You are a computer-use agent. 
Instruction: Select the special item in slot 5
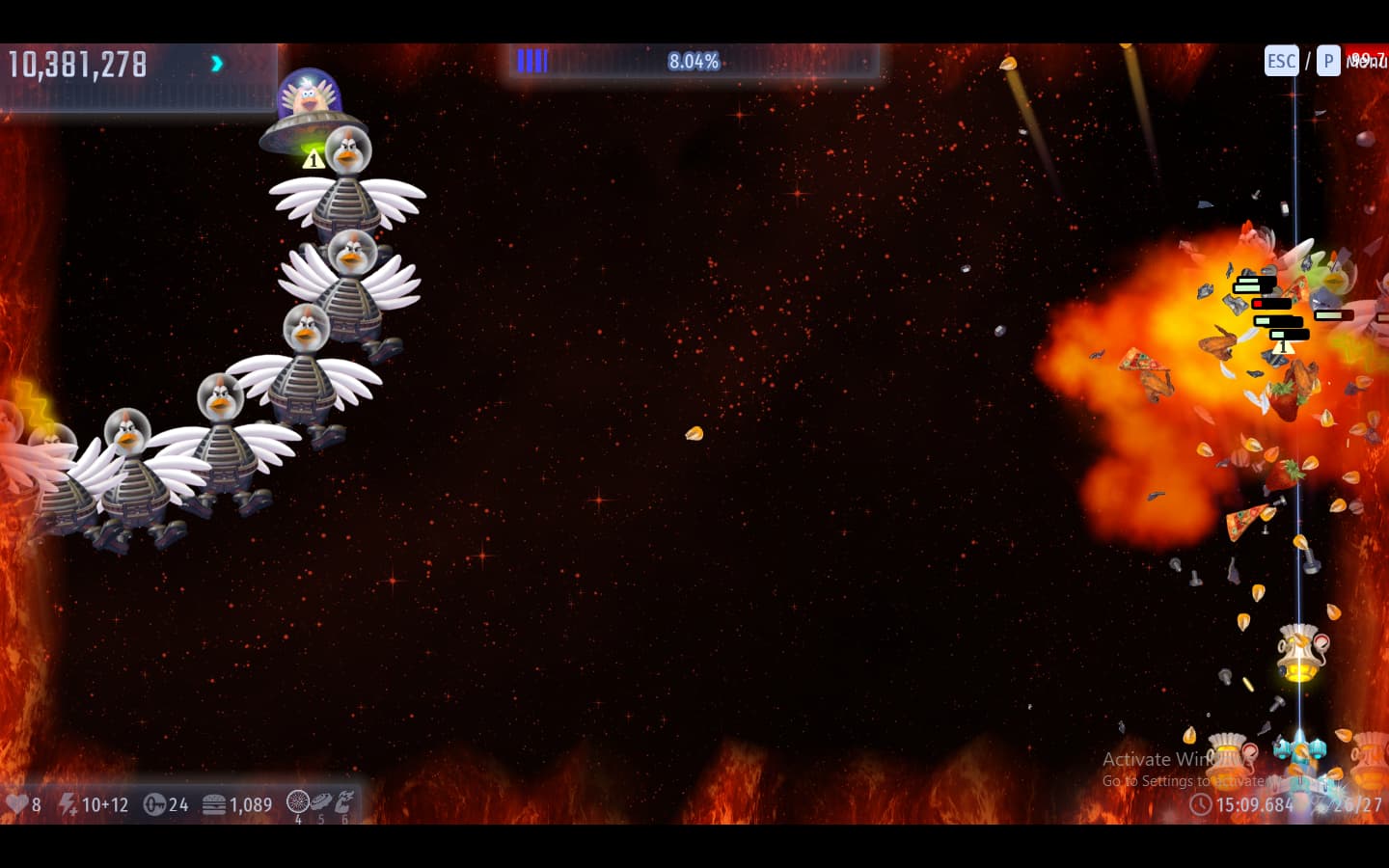point(320,800)
